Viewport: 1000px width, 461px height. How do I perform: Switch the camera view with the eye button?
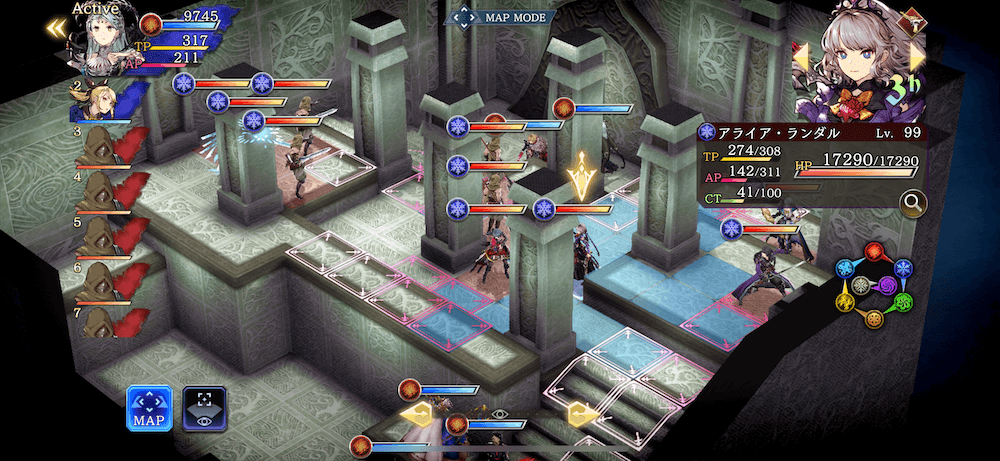(x=204, y=406)
